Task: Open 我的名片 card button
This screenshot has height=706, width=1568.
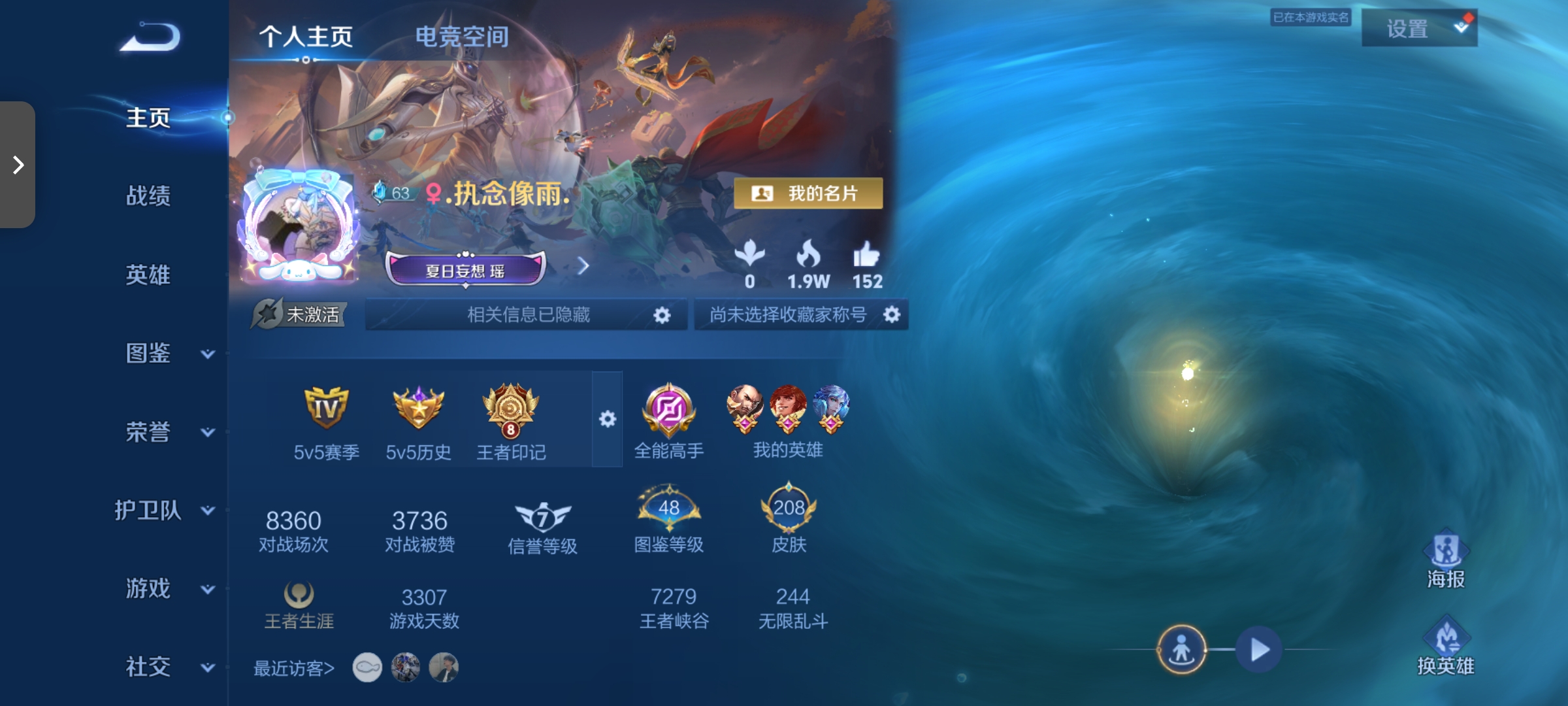Action: (807, 193)
